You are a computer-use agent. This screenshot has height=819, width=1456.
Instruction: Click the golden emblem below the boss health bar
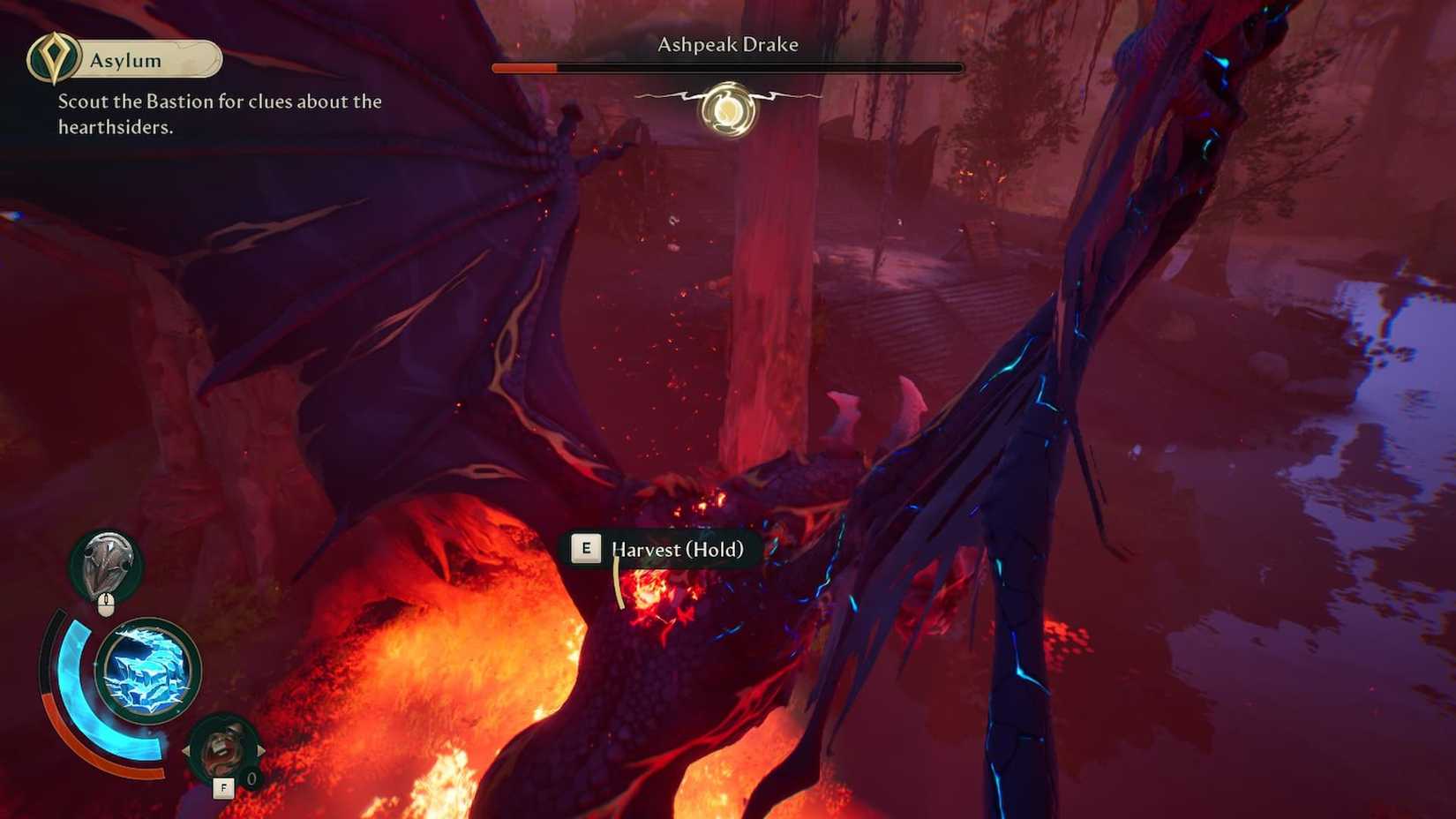click(727, 108)
